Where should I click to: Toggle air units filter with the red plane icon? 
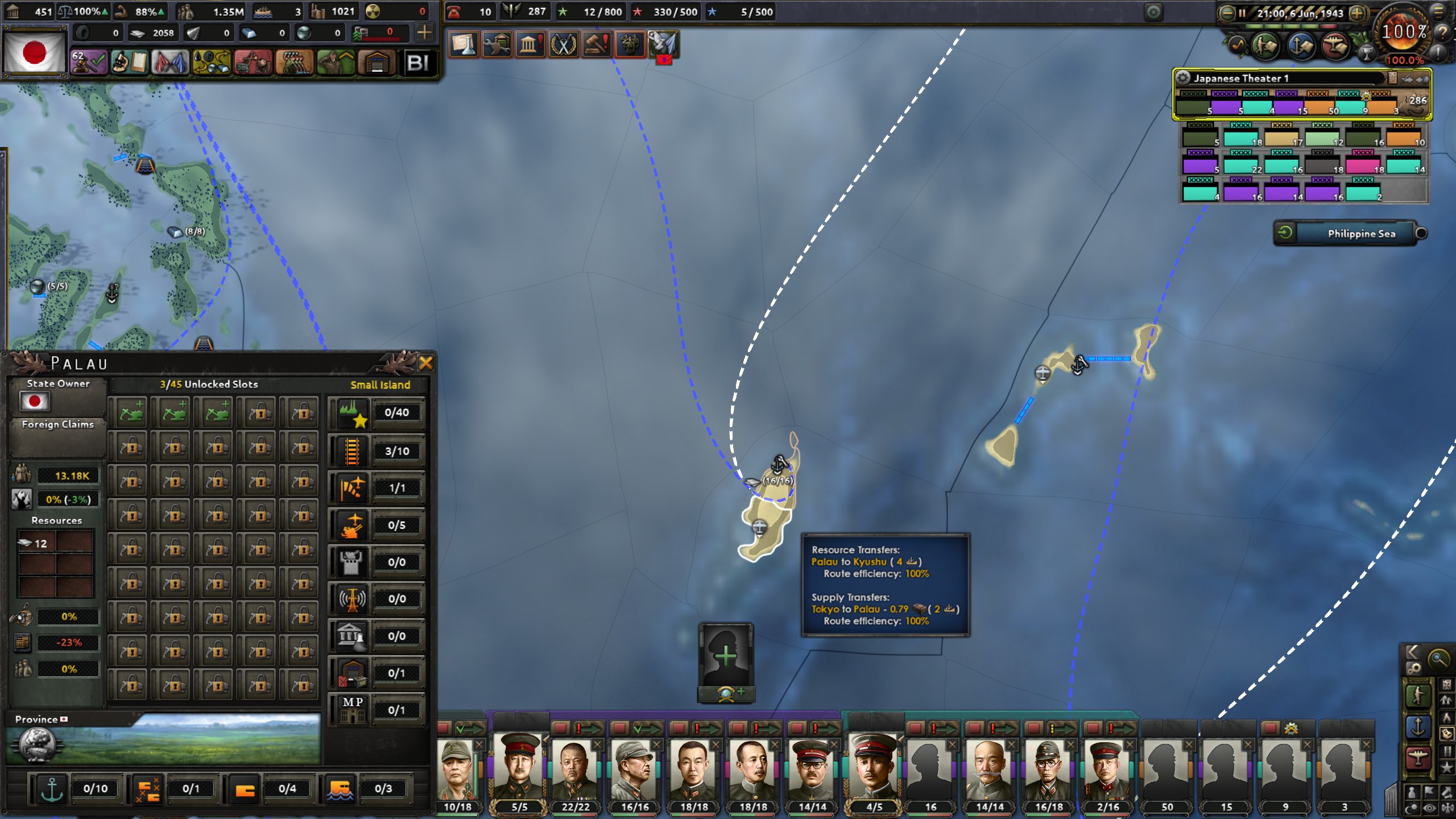pyautogui.click(x=1418, y=756)
